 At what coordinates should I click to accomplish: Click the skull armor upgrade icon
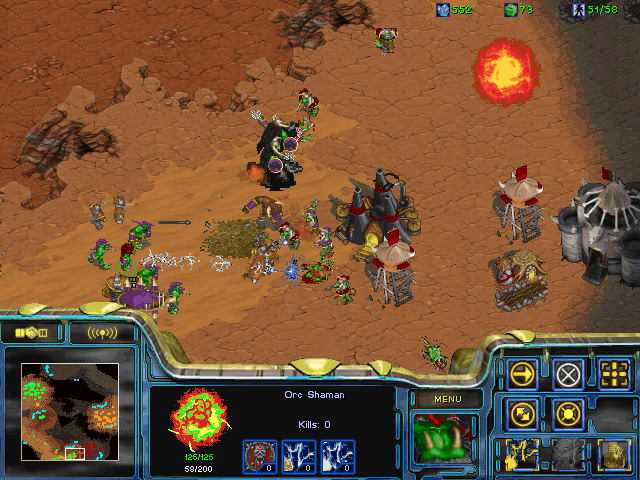259,455
